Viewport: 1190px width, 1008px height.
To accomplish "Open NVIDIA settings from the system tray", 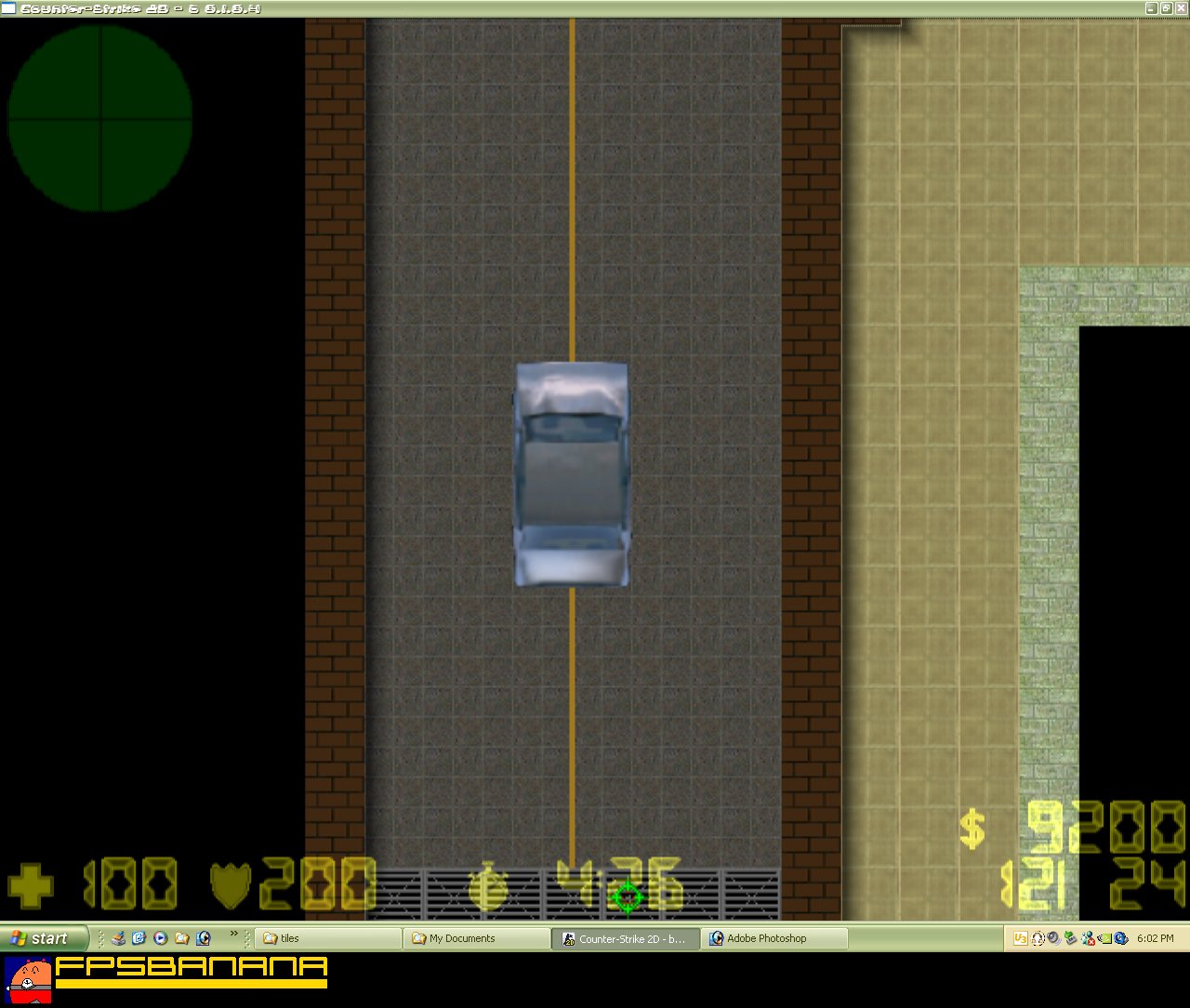I will pos(1104,938).
